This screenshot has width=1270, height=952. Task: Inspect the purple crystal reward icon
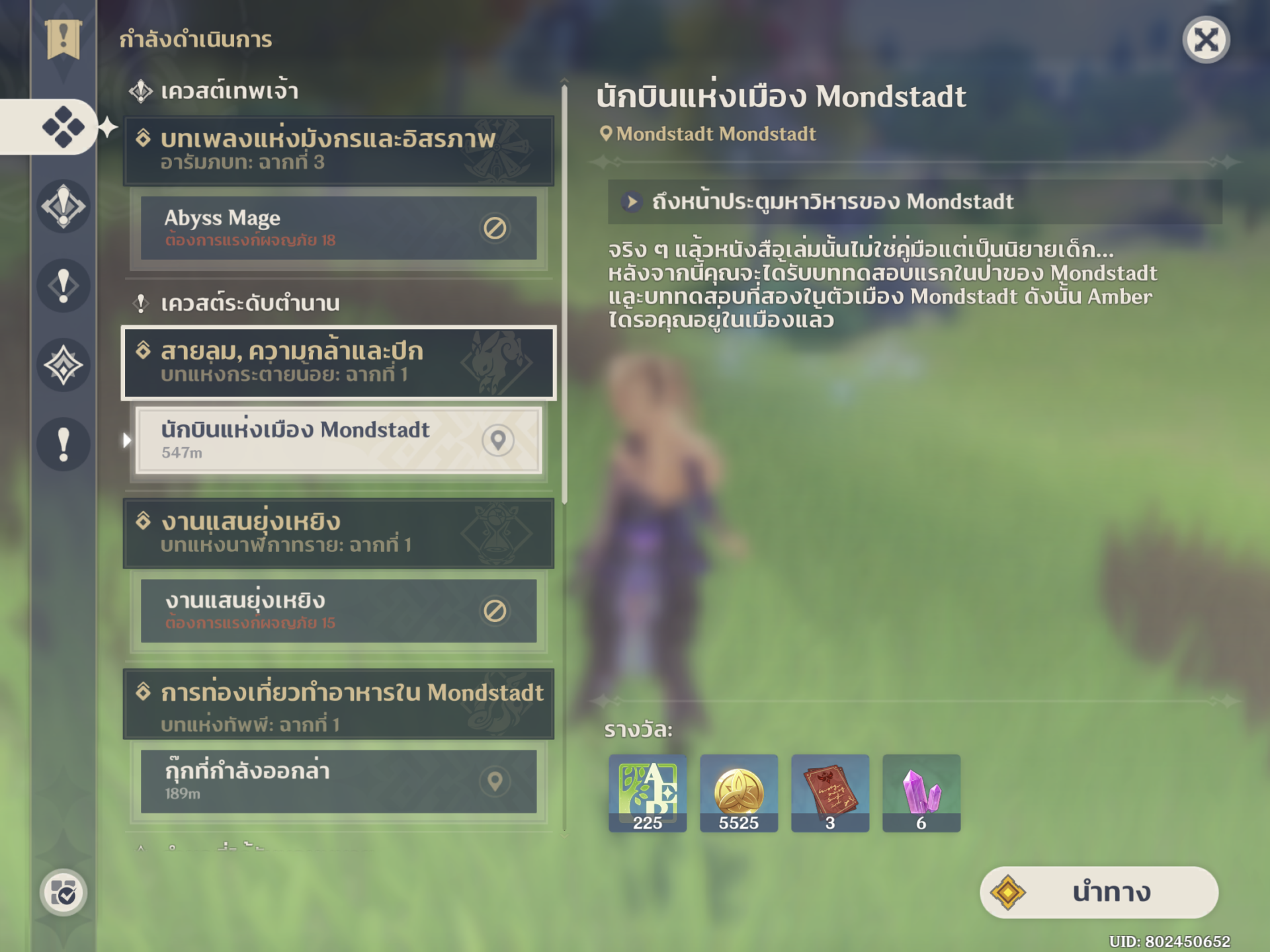(x=921, y=793)
